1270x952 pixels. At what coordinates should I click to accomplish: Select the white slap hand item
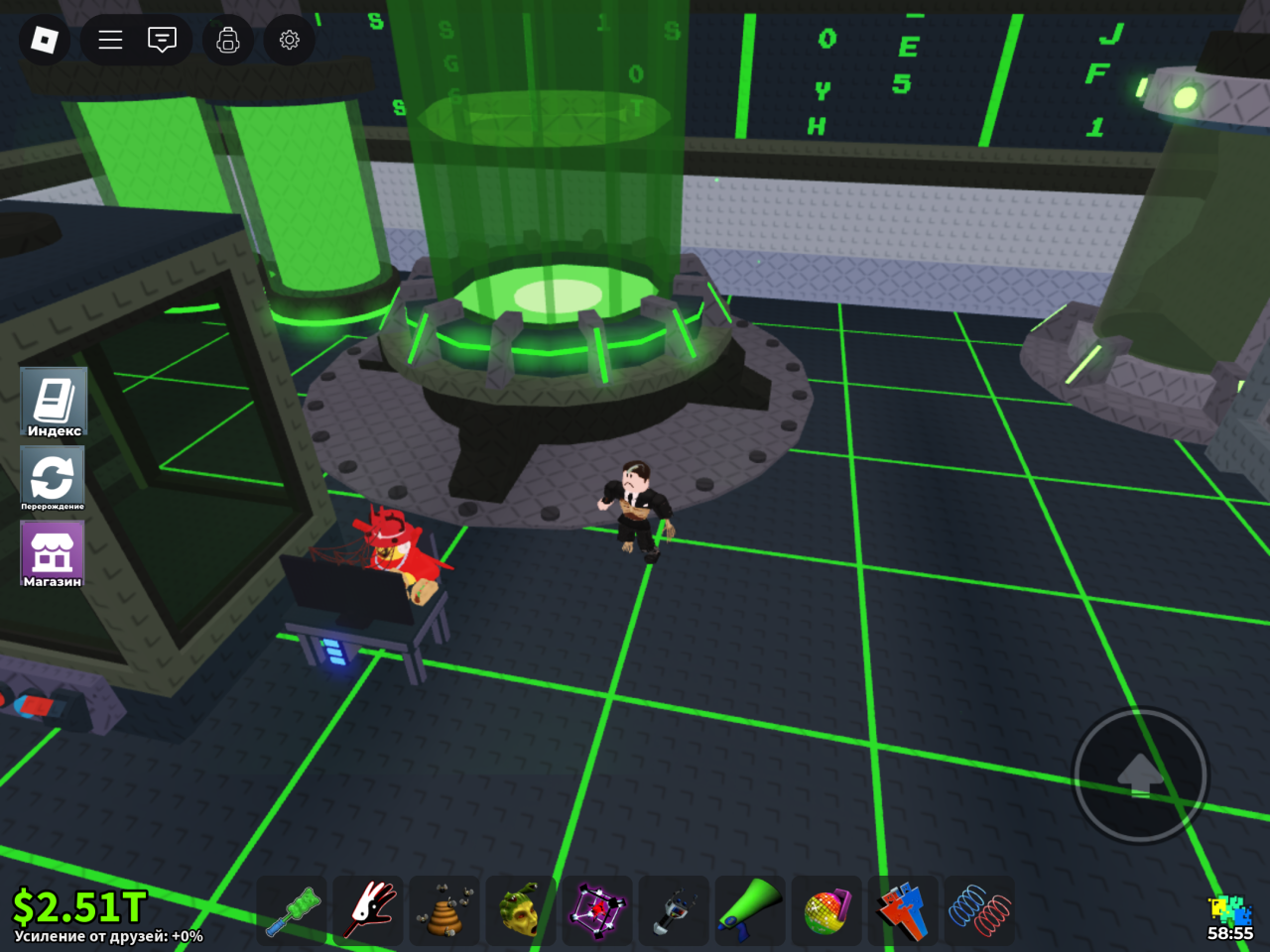tap(368, 910)
